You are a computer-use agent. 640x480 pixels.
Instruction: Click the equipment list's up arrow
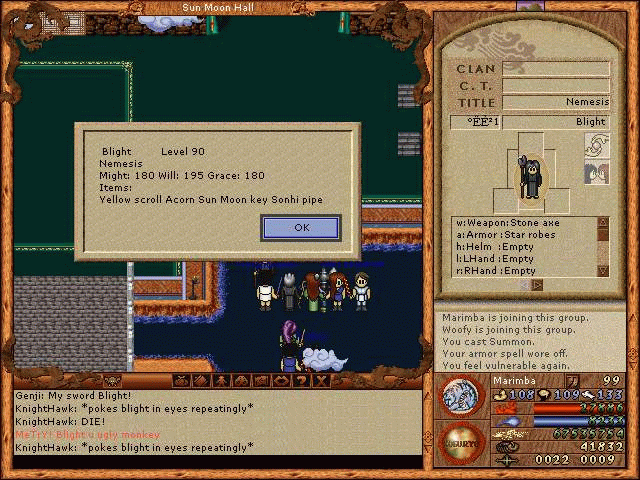[603, 223]
